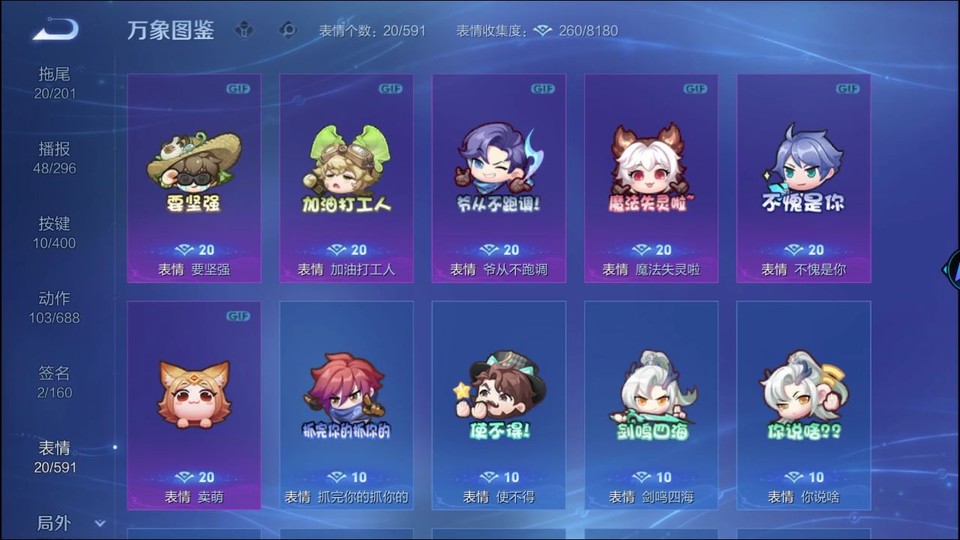Choose the 剑鸣四海 emote card
This screenshot has width=960, height=540.
[651, 405]
